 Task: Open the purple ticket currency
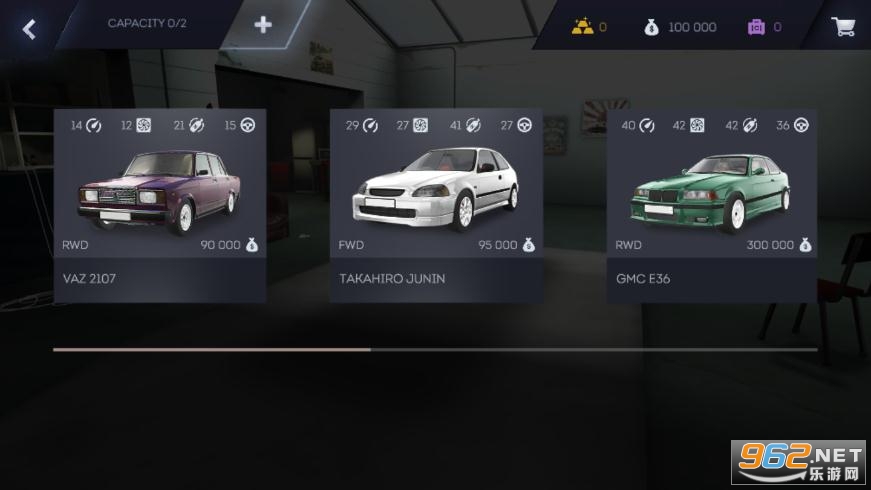(x=764, y=27)
